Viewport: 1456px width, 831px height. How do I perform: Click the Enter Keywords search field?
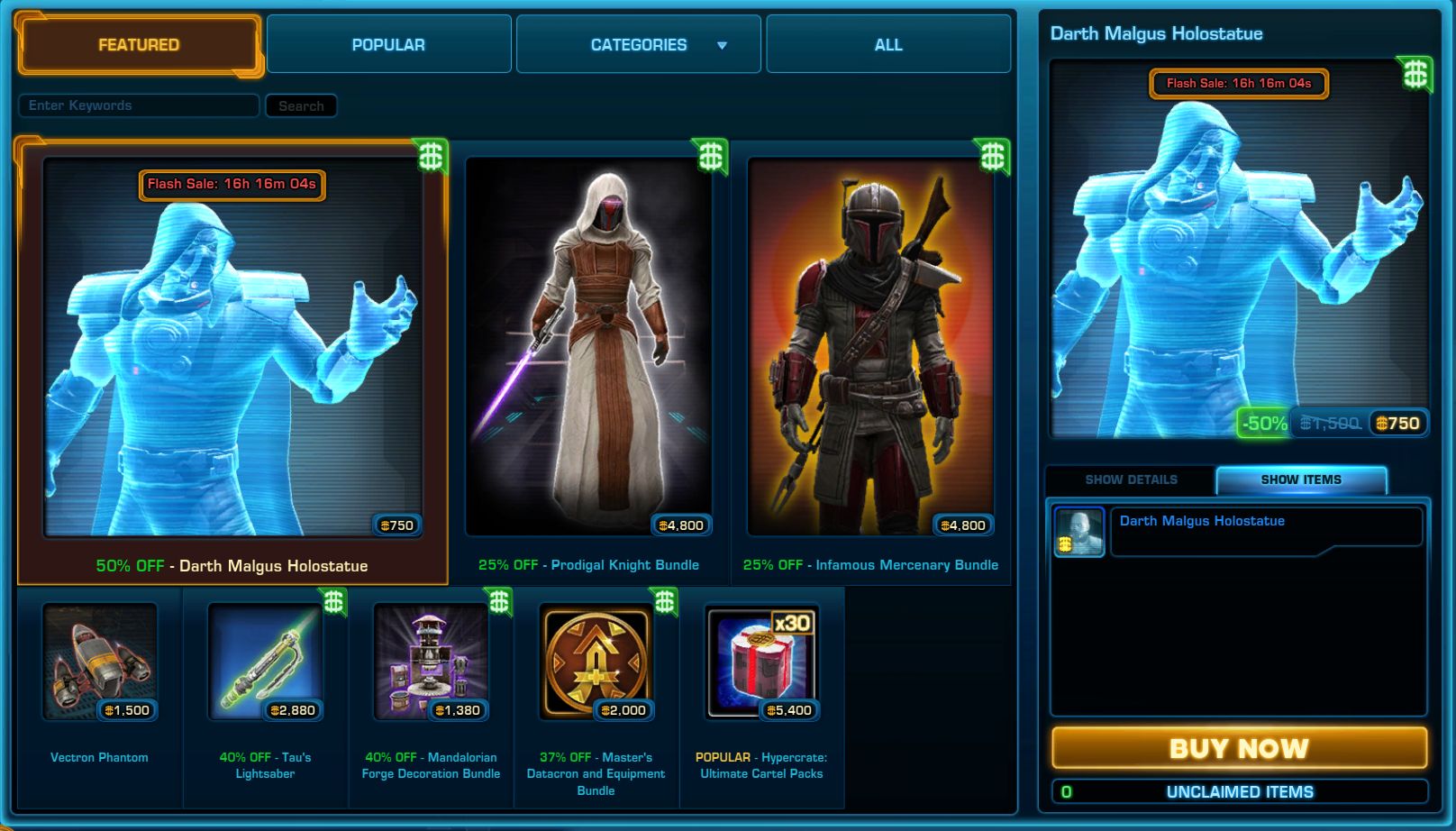139,105
